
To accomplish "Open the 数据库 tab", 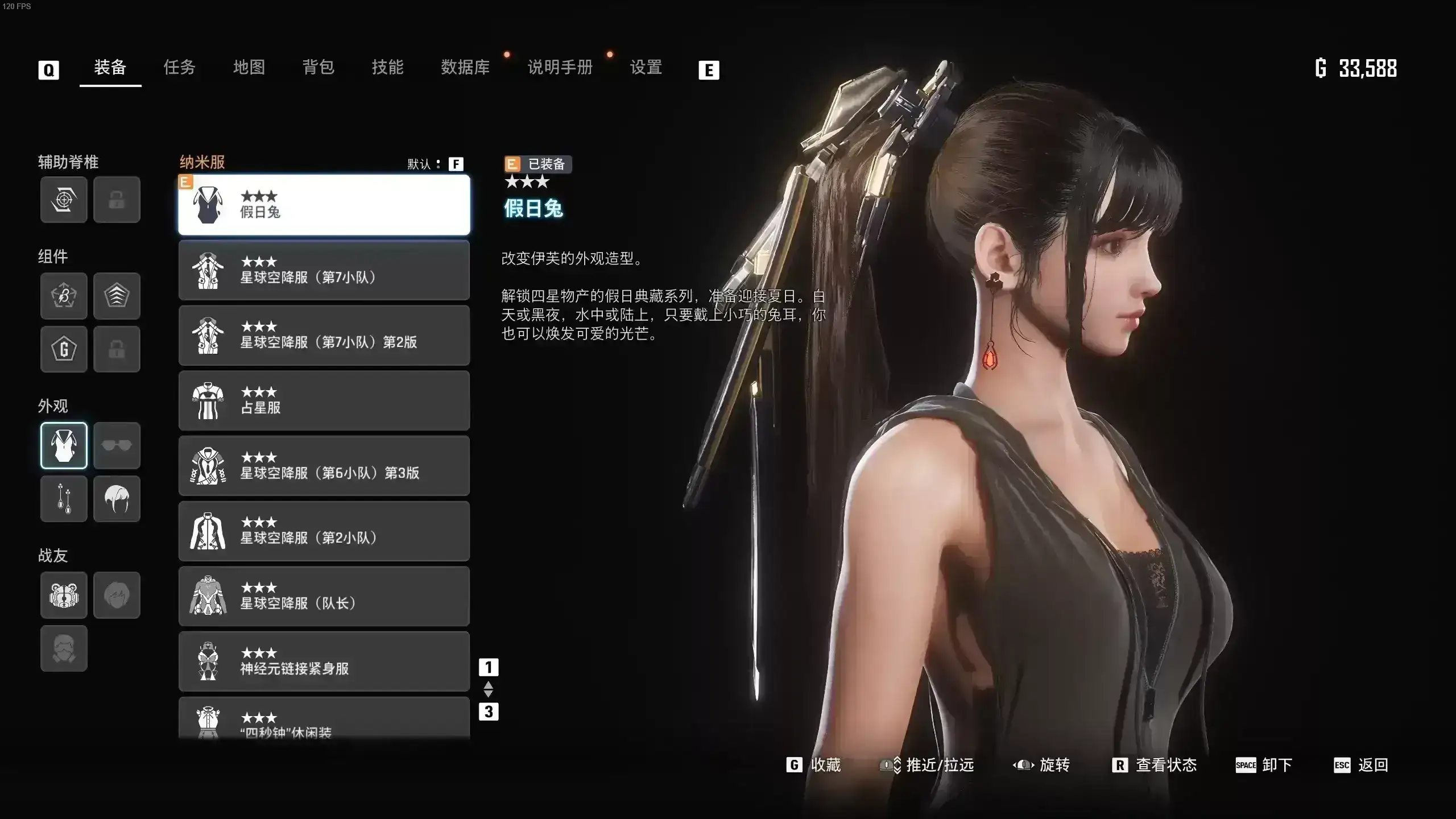I will click(x=465, y=68).
